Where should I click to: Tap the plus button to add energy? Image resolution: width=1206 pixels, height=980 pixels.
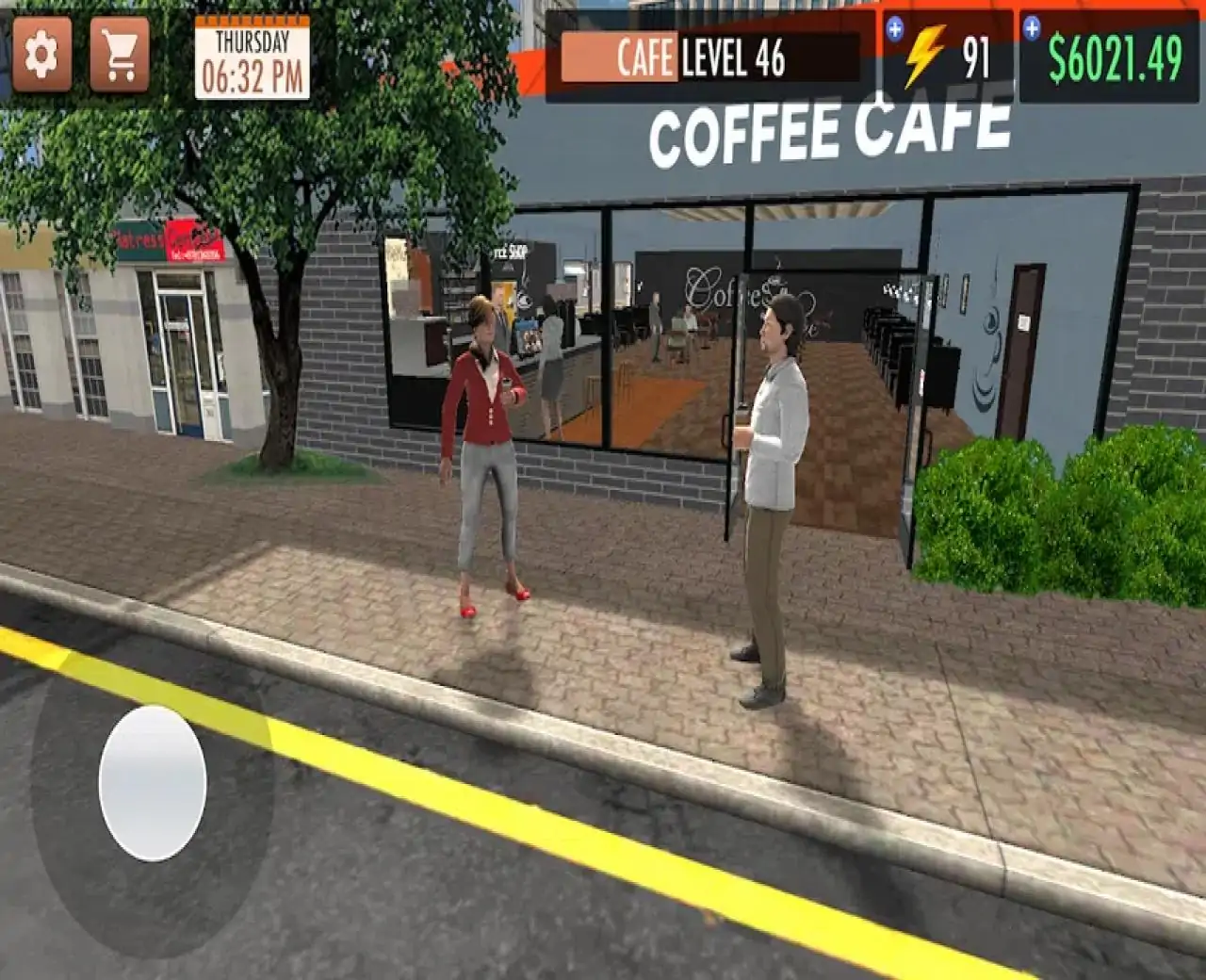(894, 28)
